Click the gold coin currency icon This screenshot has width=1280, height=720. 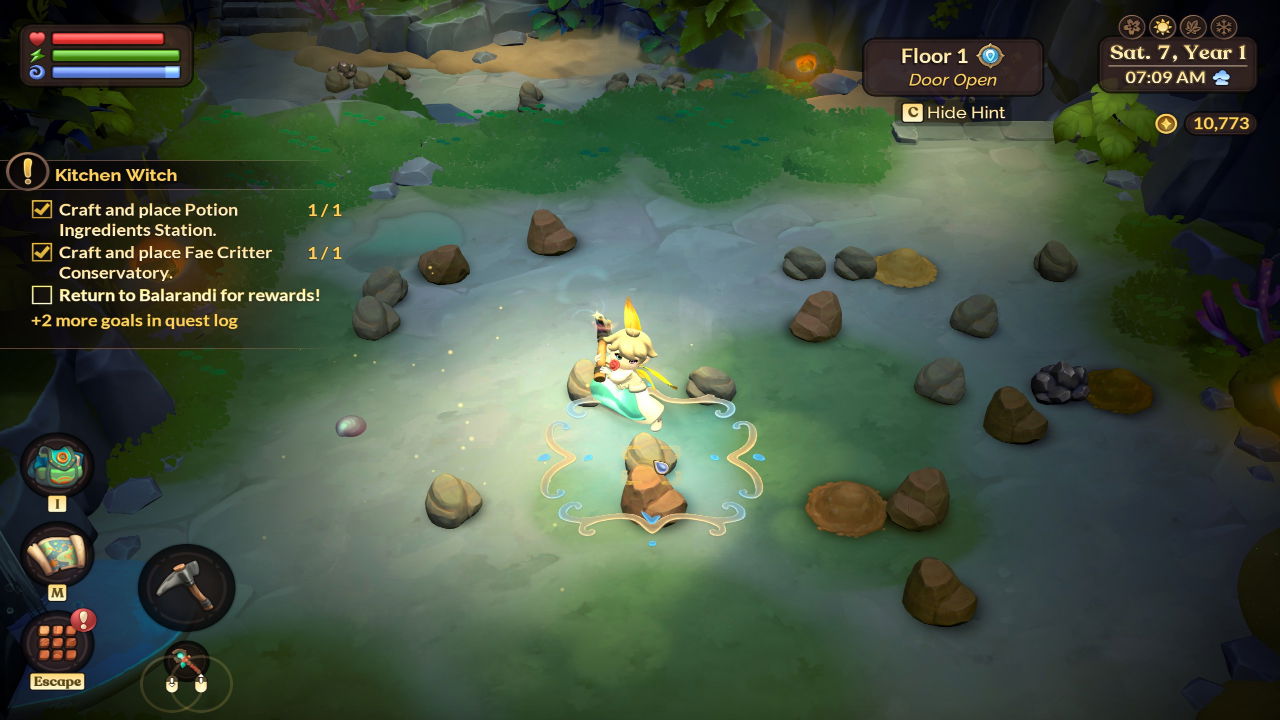[x=1166, y=123]
